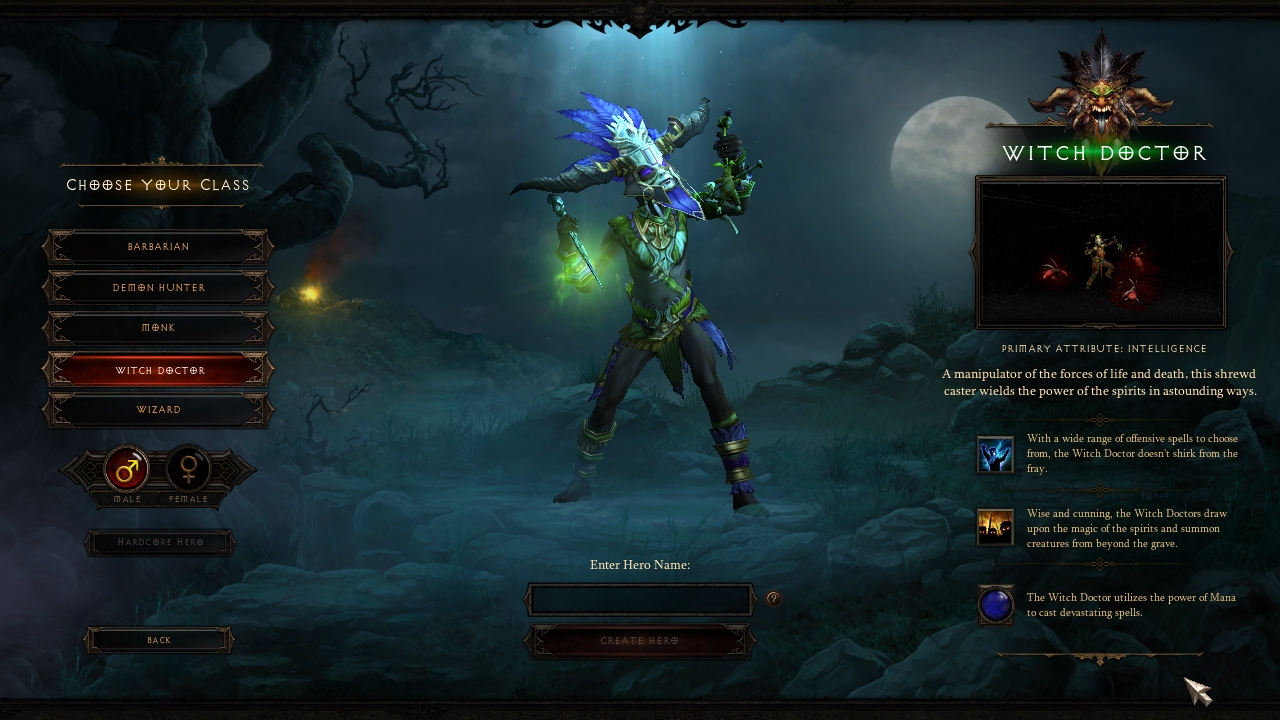Screen dimensions: 1280x720
Task: Pick the Monk class
Action: (158, 328)
